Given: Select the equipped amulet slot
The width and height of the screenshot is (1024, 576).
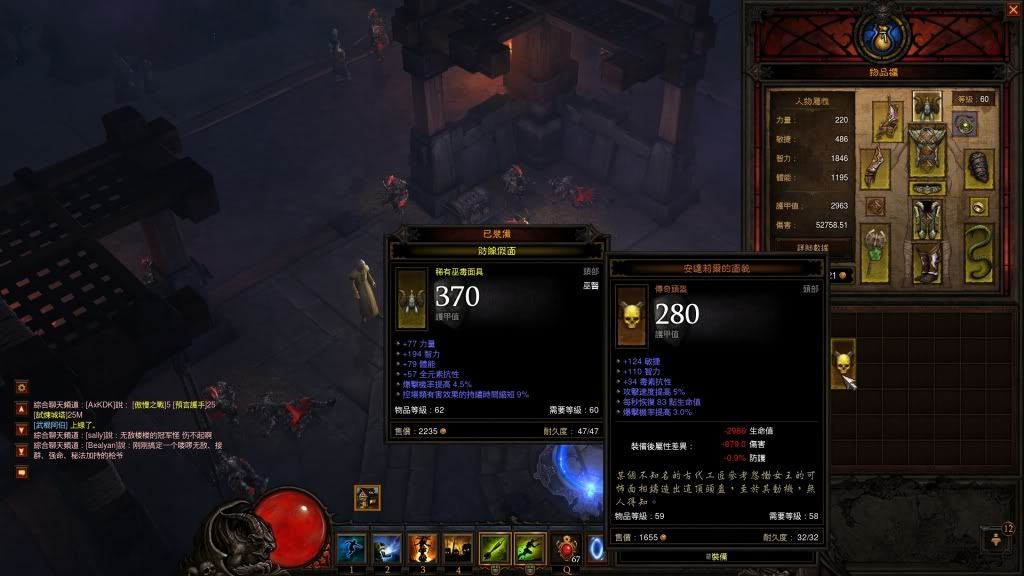Looking at the screenshot, I should pyautogui.click(x=965, y=124).
